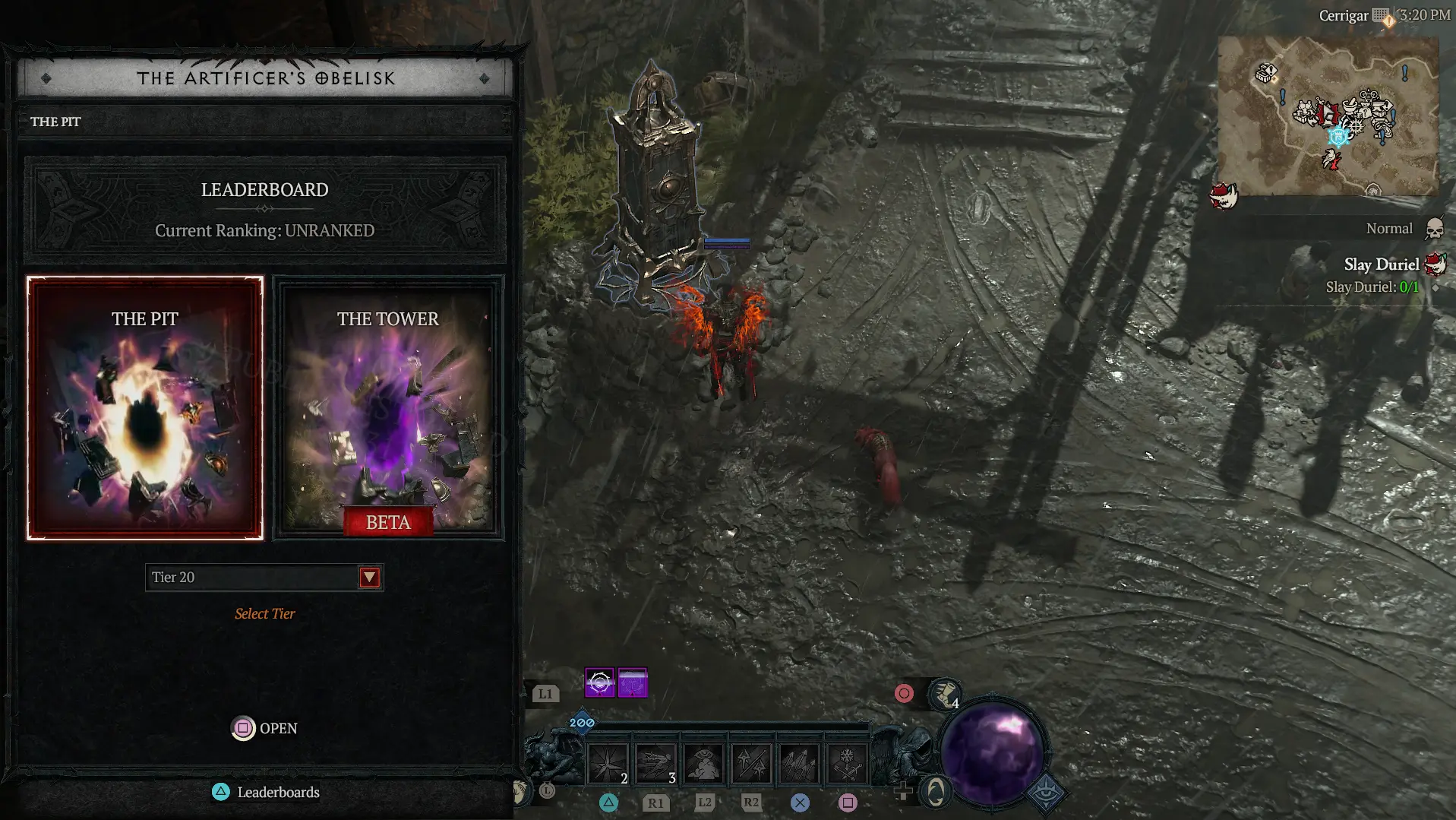Show the Leaderboards at the panel bottom

tap(266, 792)
